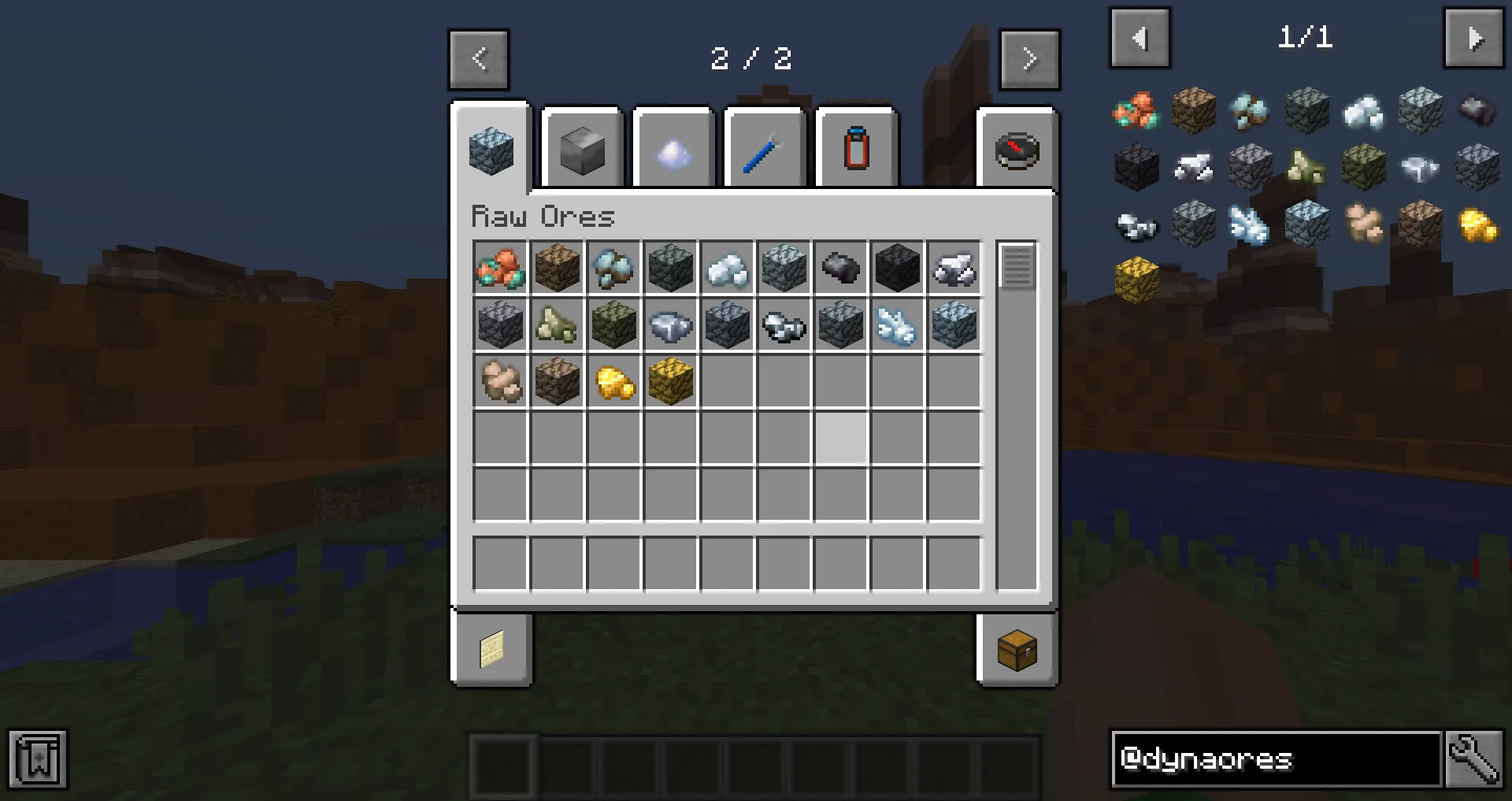Screen dimensions: 1512x801
Task: Open the compass search tab
Action: pos(1017,150)
